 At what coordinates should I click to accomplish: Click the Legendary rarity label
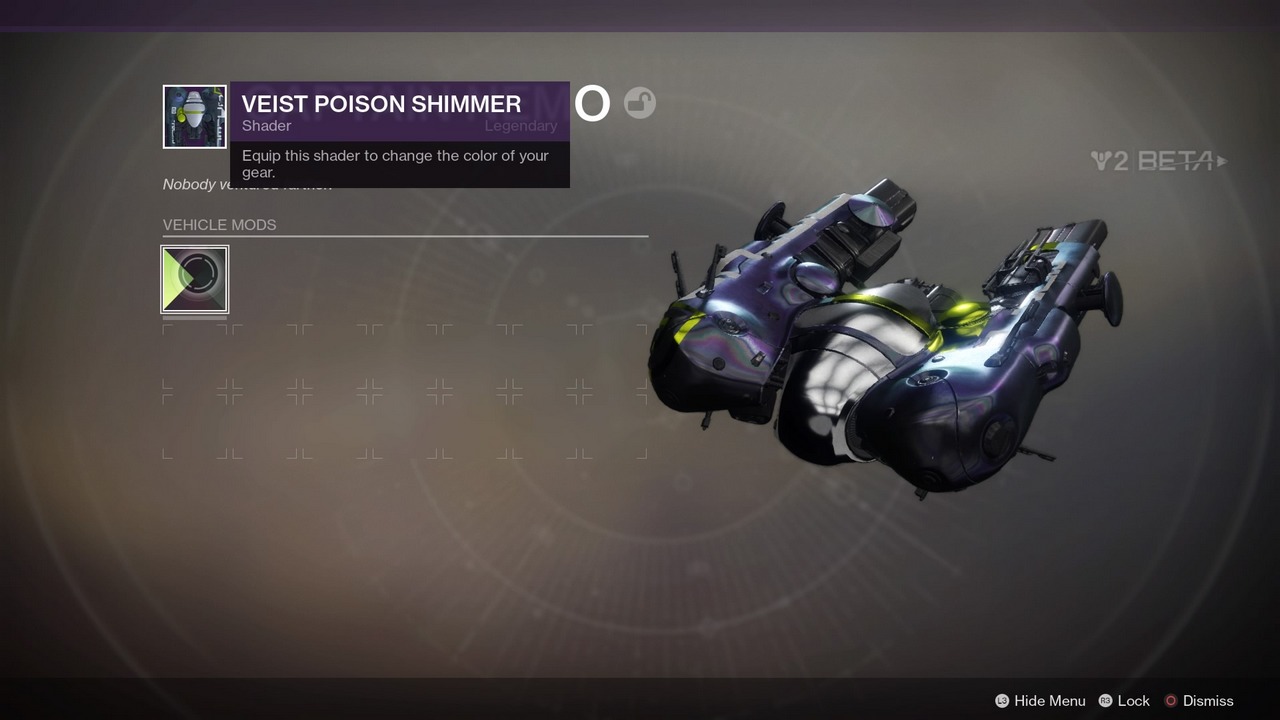click(521, 125)
